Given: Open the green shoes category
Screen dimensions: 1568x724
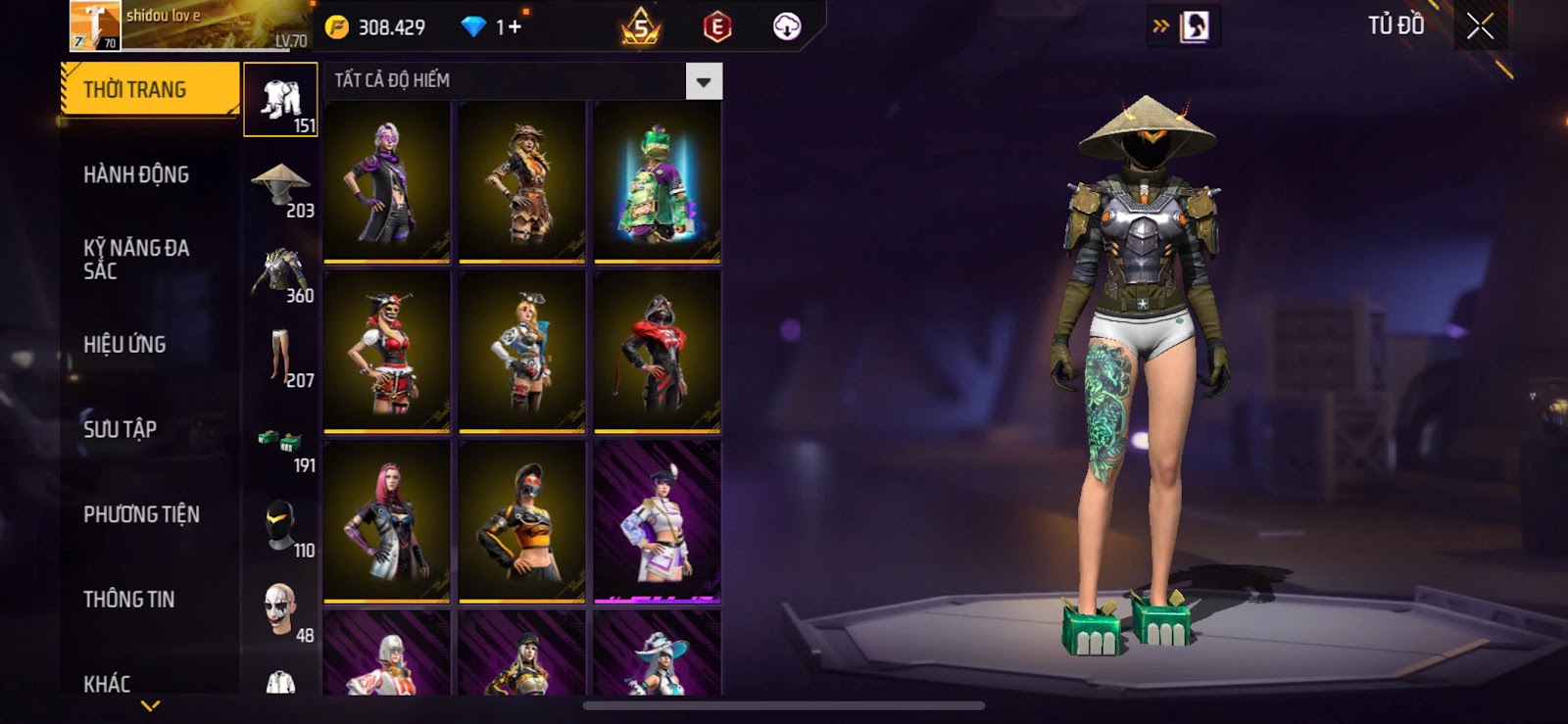Looking at the screenshot, I should [x=280, y=441].
